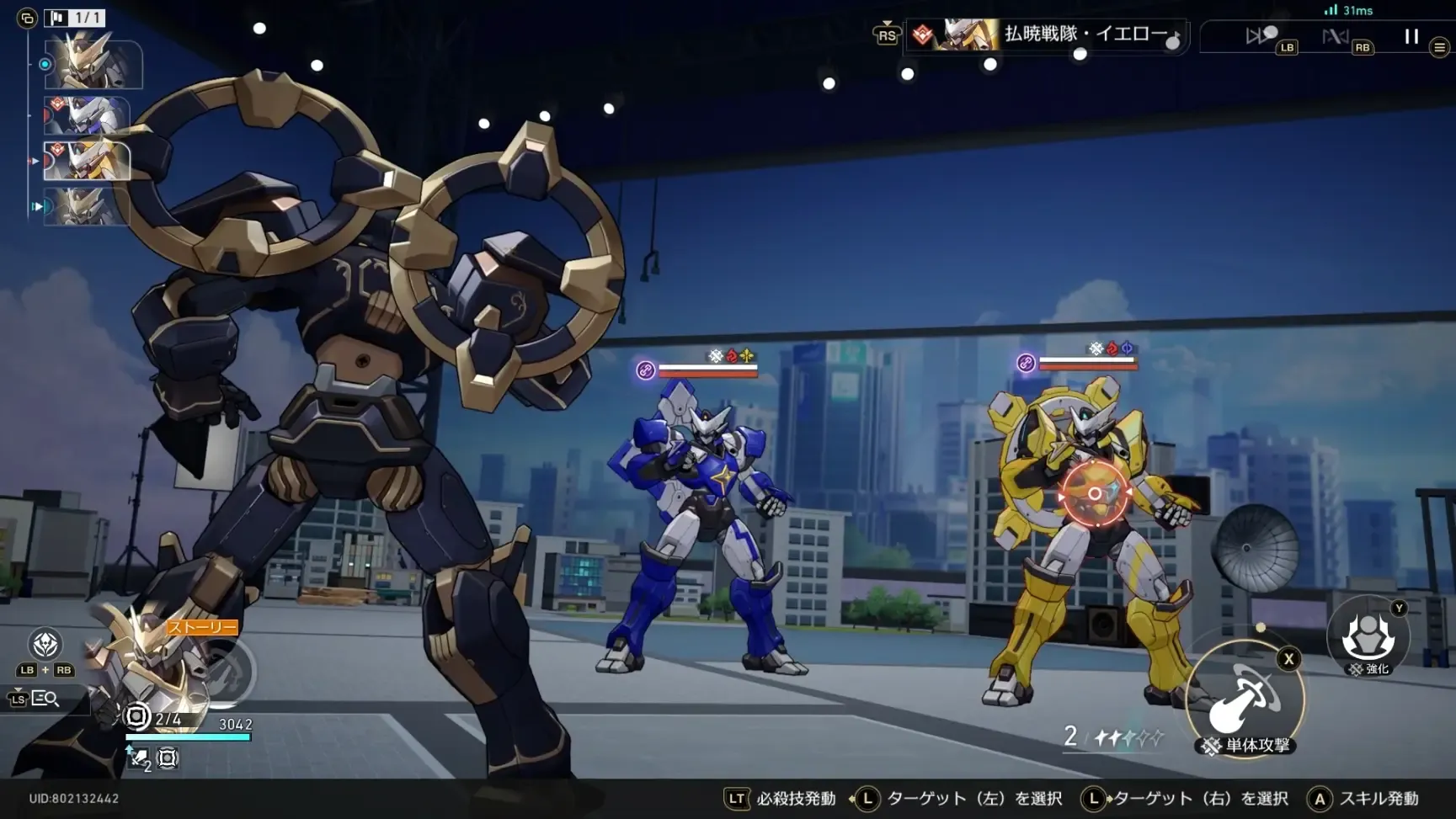Open the enemy inspect magnifier icon near LS
Screen dimensions: 1456x819
pos(47,699)
